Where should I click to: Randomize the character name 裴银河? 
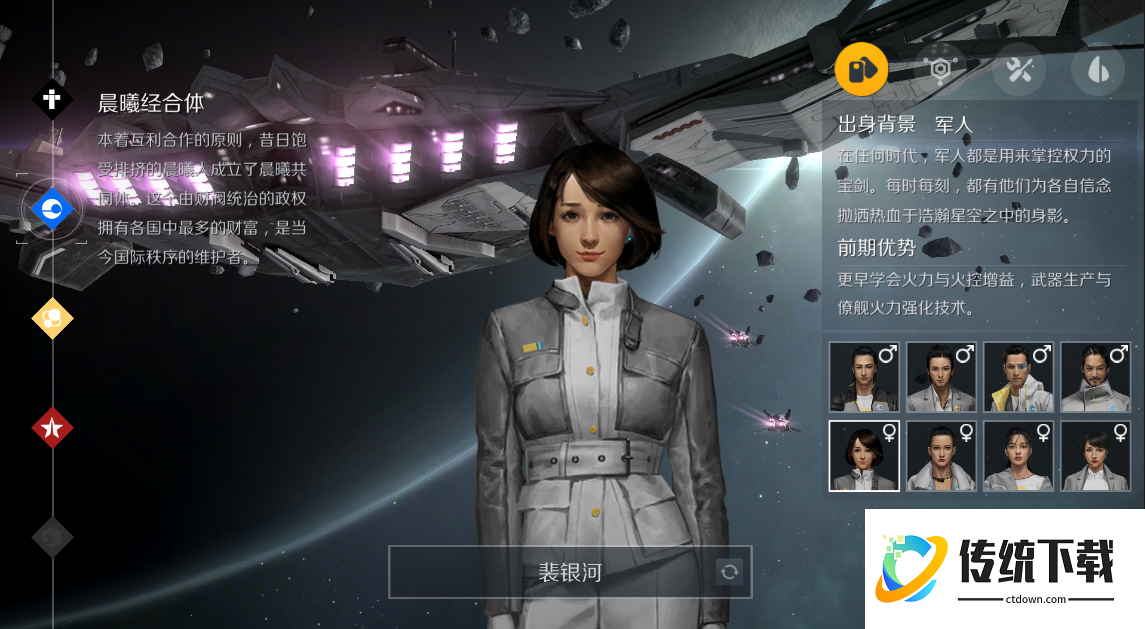tap(730, 572)
